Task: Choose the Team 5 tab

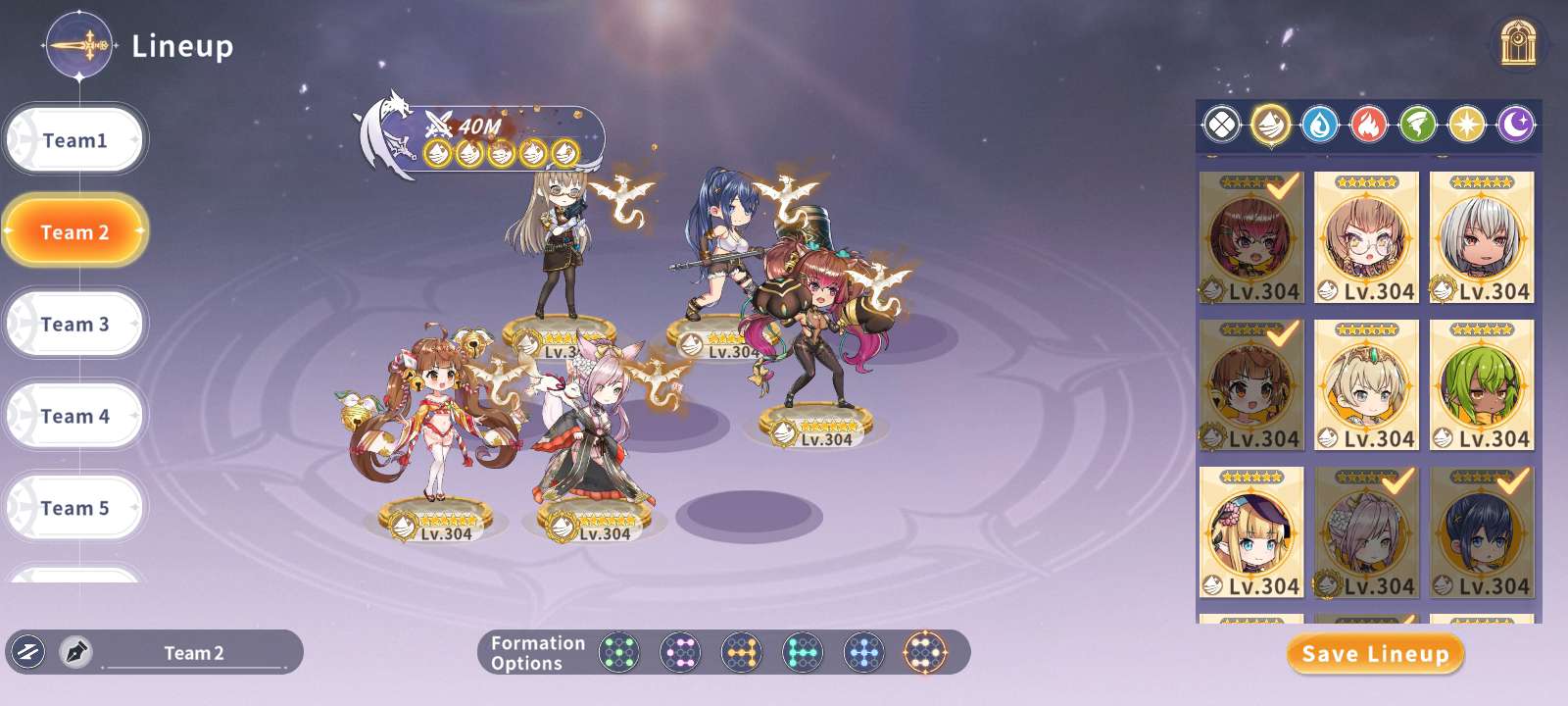Action: [74, 508]
